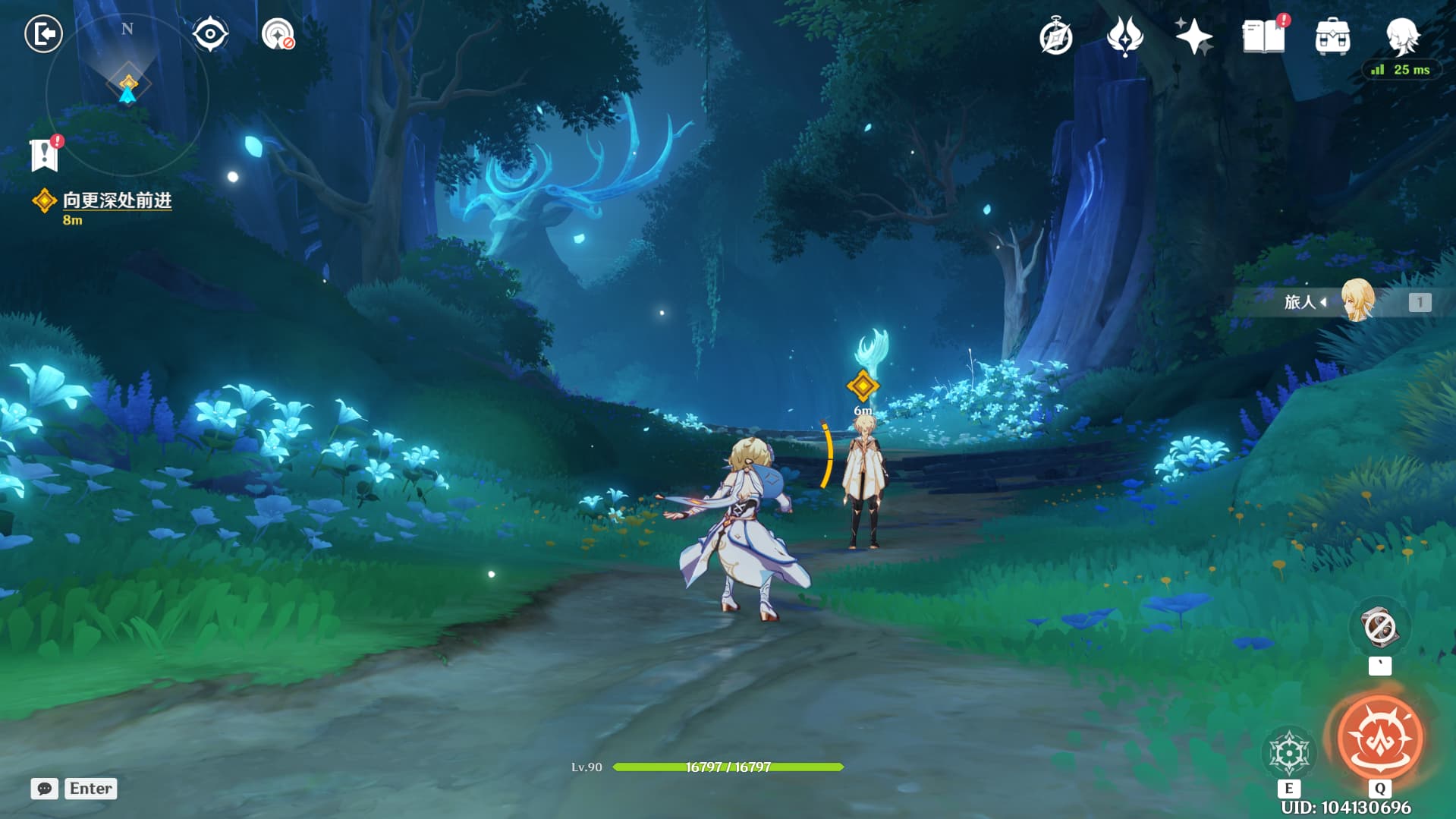This screenshot has height=819, width=1456.
Task: Open the backpack inventory
Action: pyautogui.click(x=1332, y=36)
